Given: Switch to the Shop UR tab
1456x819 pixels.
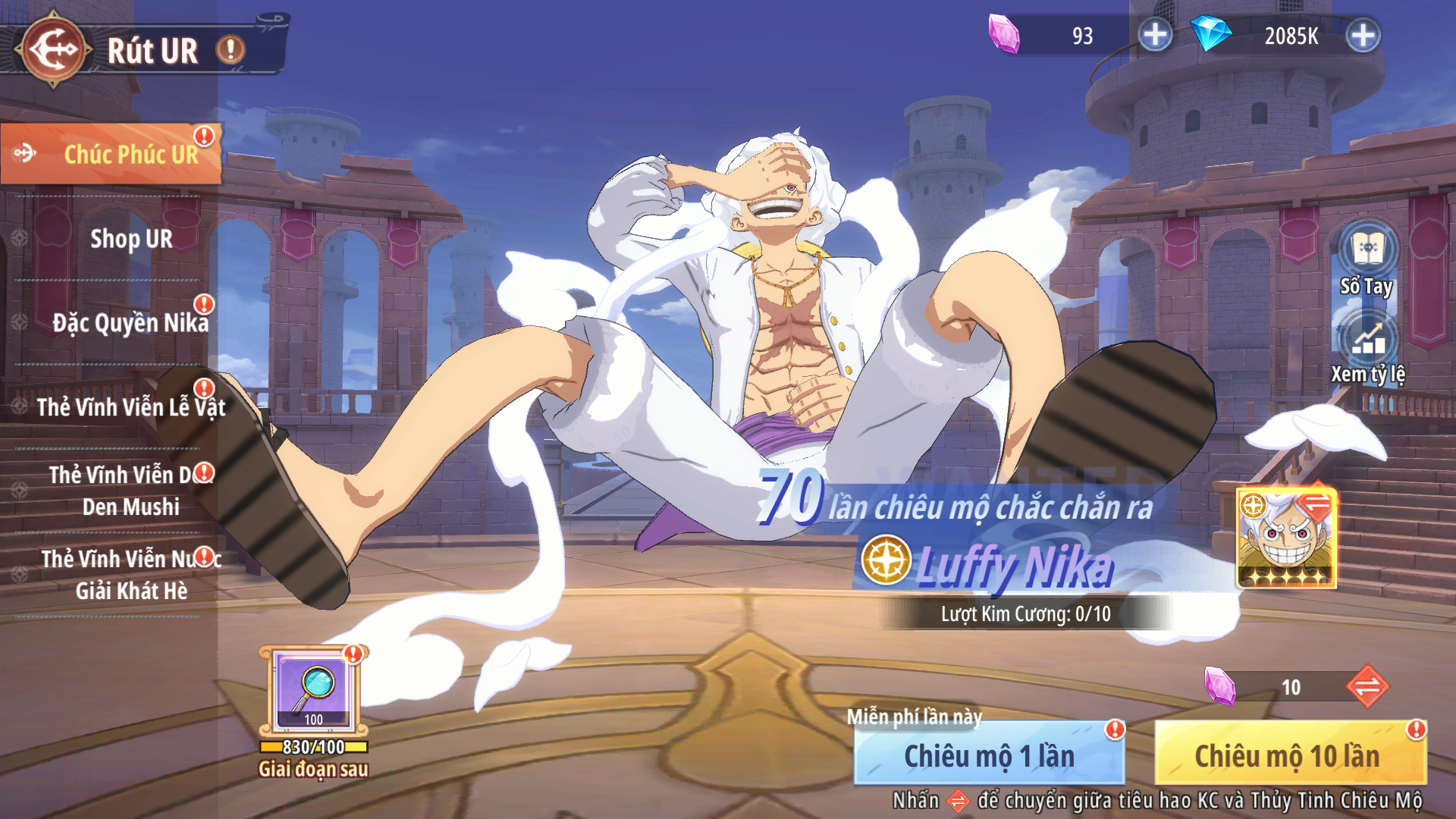Looking at the screenshot, I should click(130, 239).
